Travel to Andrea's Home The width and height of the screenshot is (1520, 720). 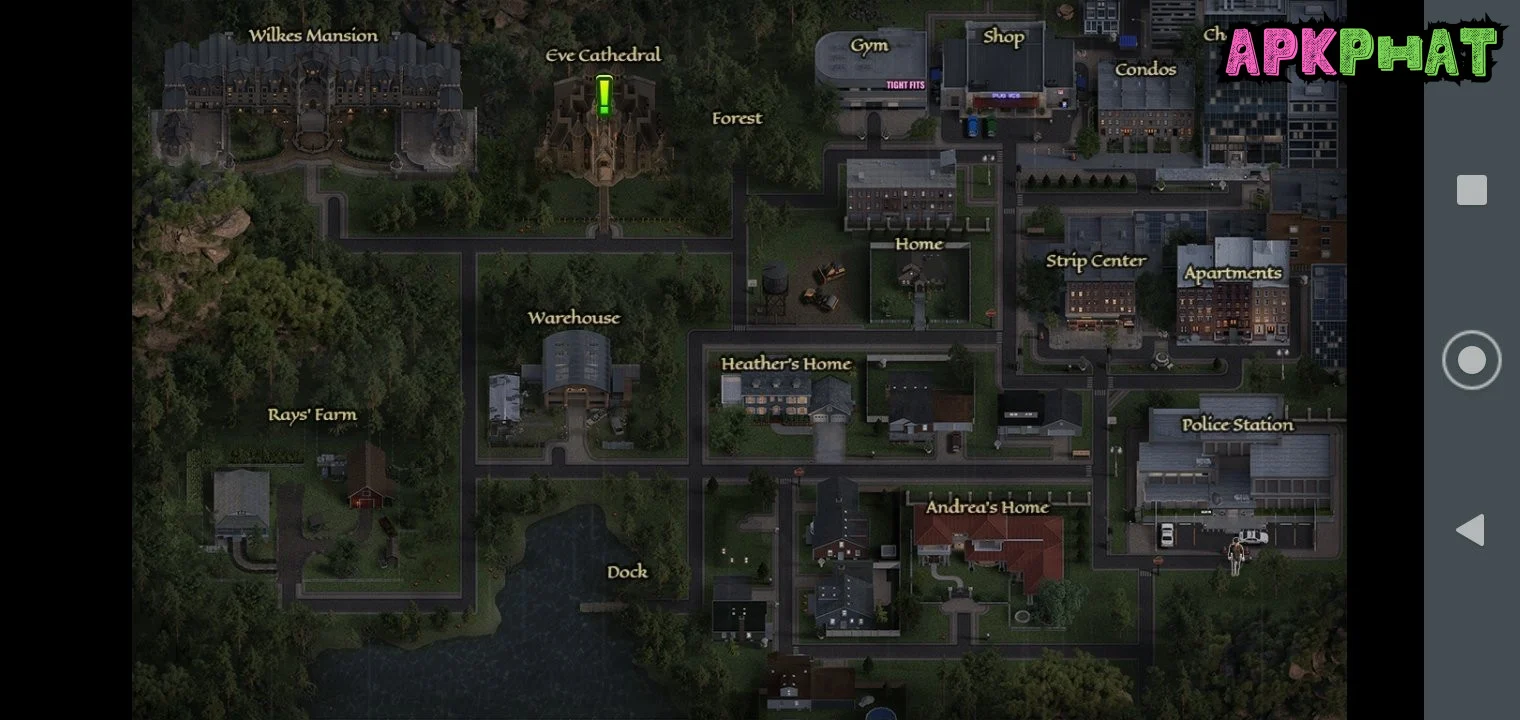(x=987, y=507)
